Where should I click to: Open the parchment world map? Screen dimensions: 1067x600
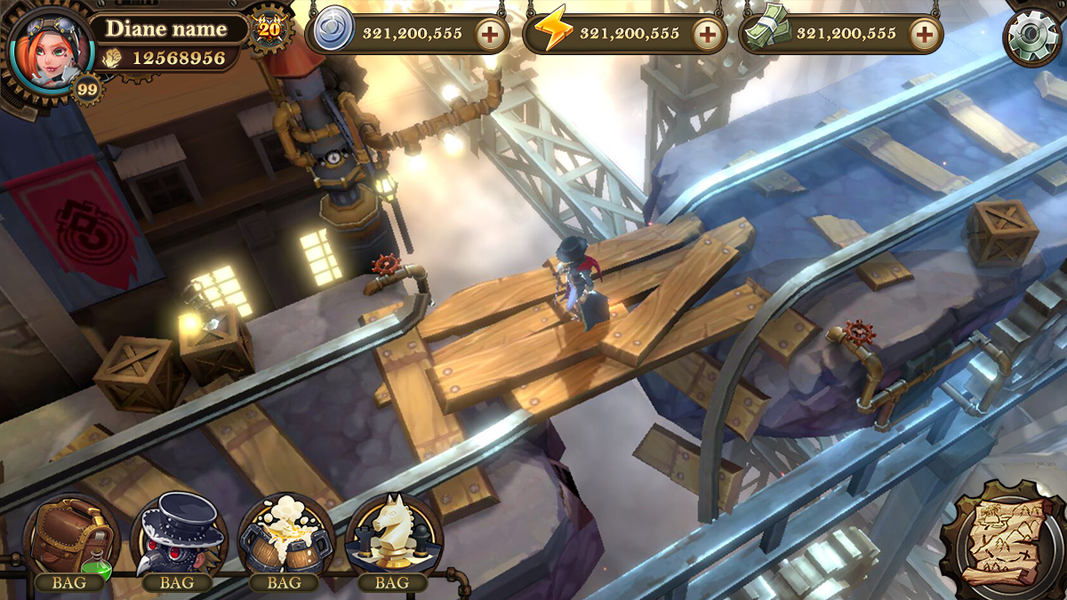(x=1003, y=540)
